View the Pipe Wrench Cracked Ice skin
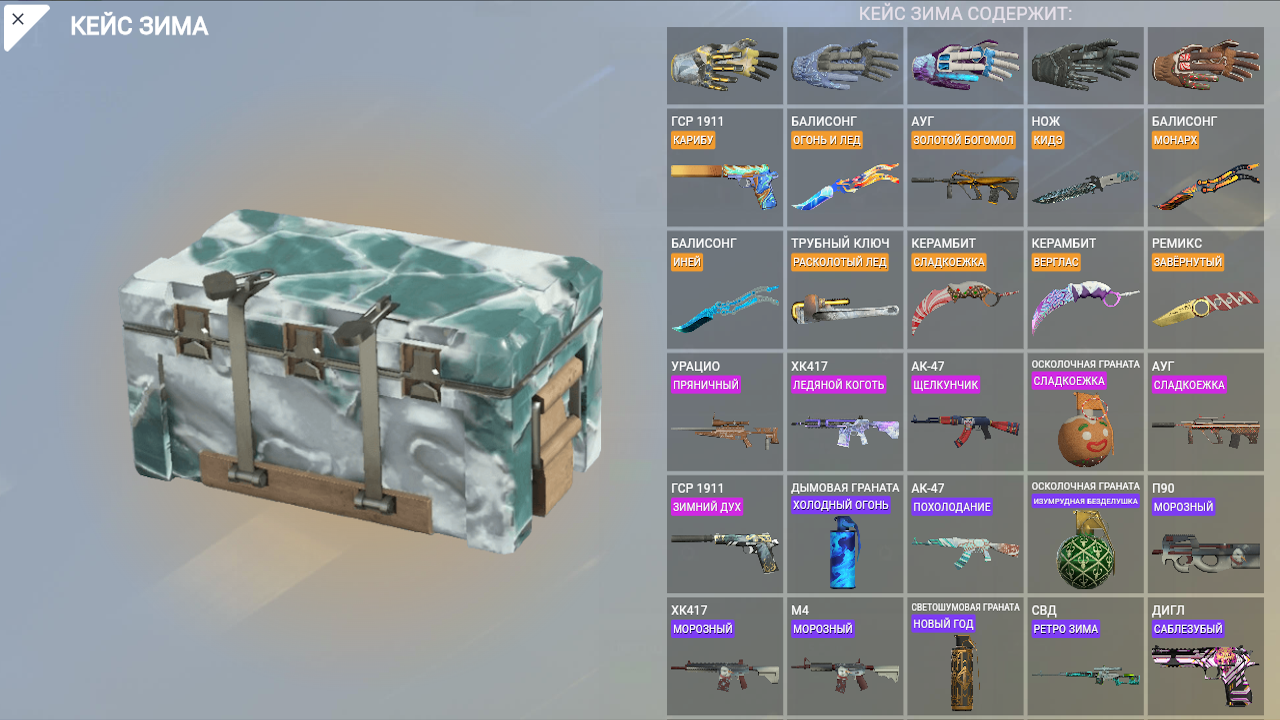 [845, 289]
